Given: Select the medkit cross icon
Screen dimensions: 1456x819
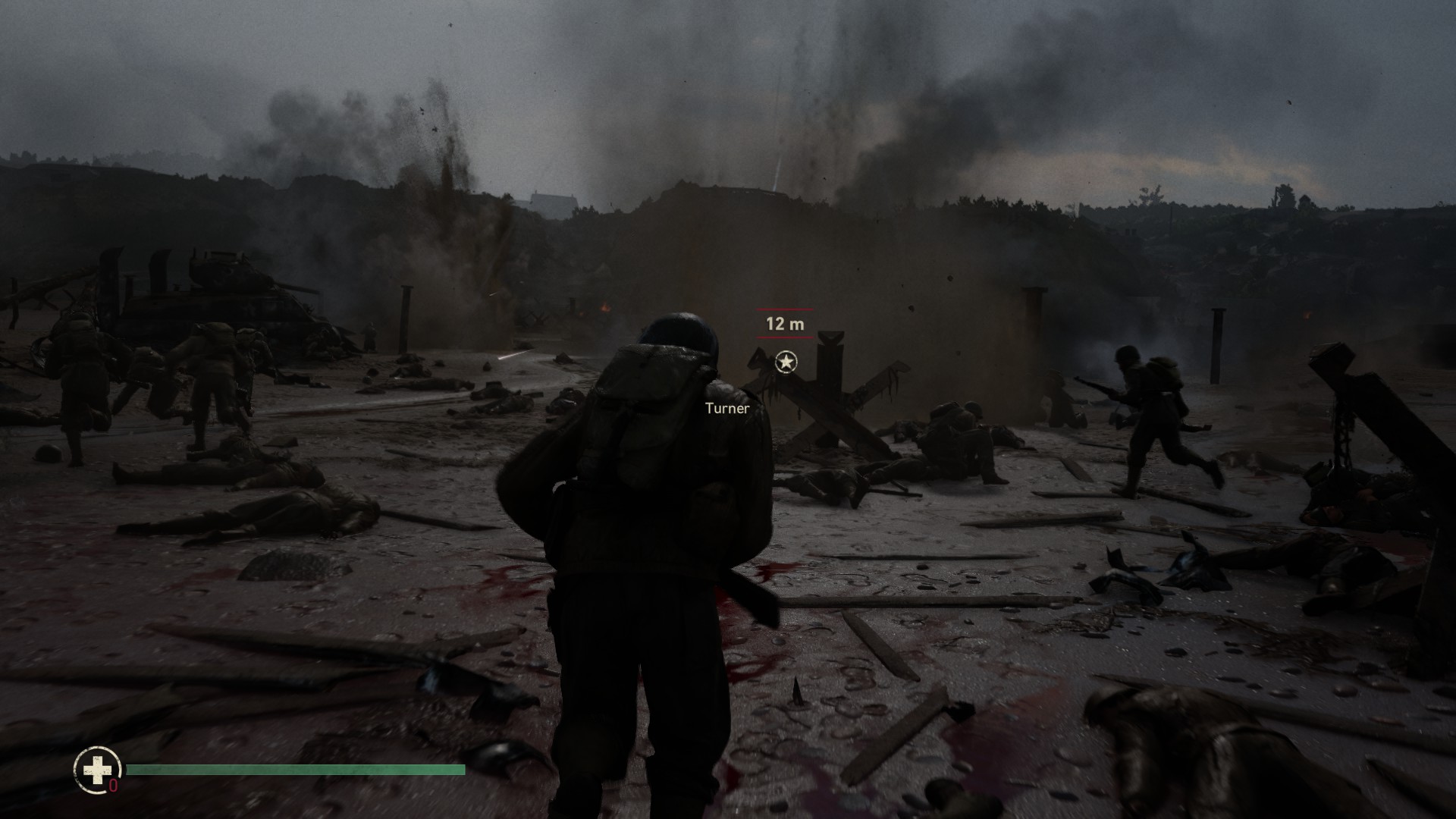Looking at the screenshot, I should click(96, 770).
